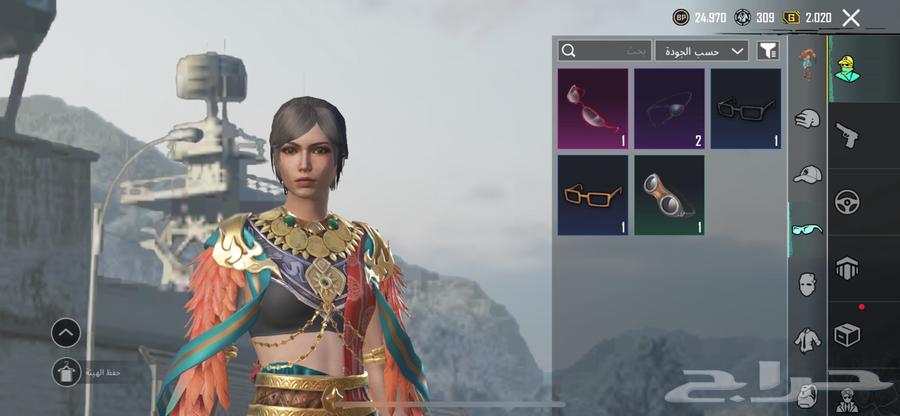
Task: Select the black eye patch item
Action: click(x=669, y=109)
